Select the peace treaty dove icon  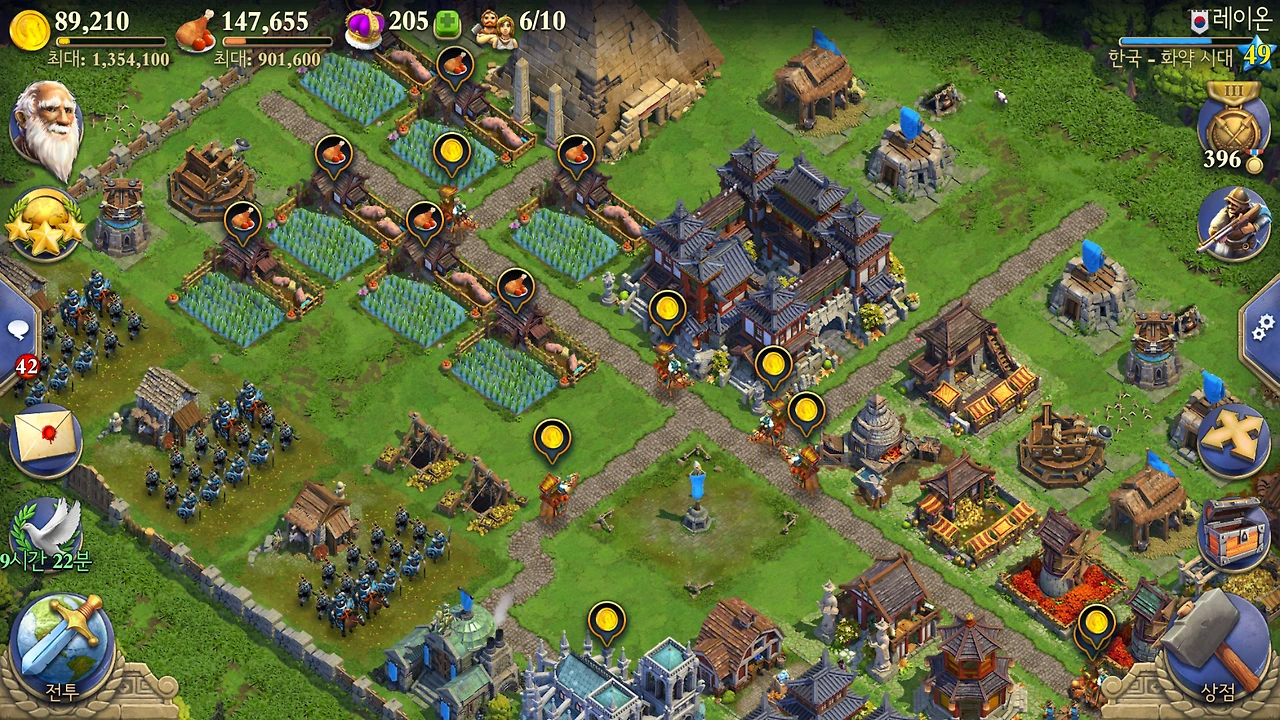tap(46, 530)
